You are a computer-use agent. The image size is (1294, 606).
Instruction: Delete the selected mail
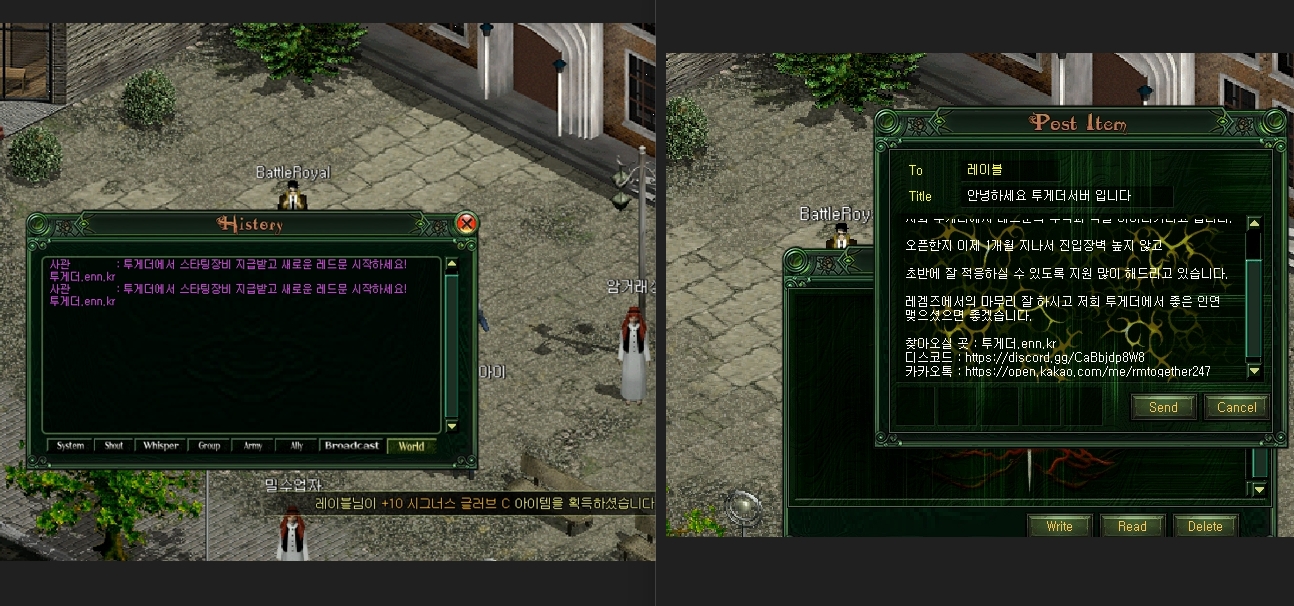pyautogui.click(x=1205, y=526)
